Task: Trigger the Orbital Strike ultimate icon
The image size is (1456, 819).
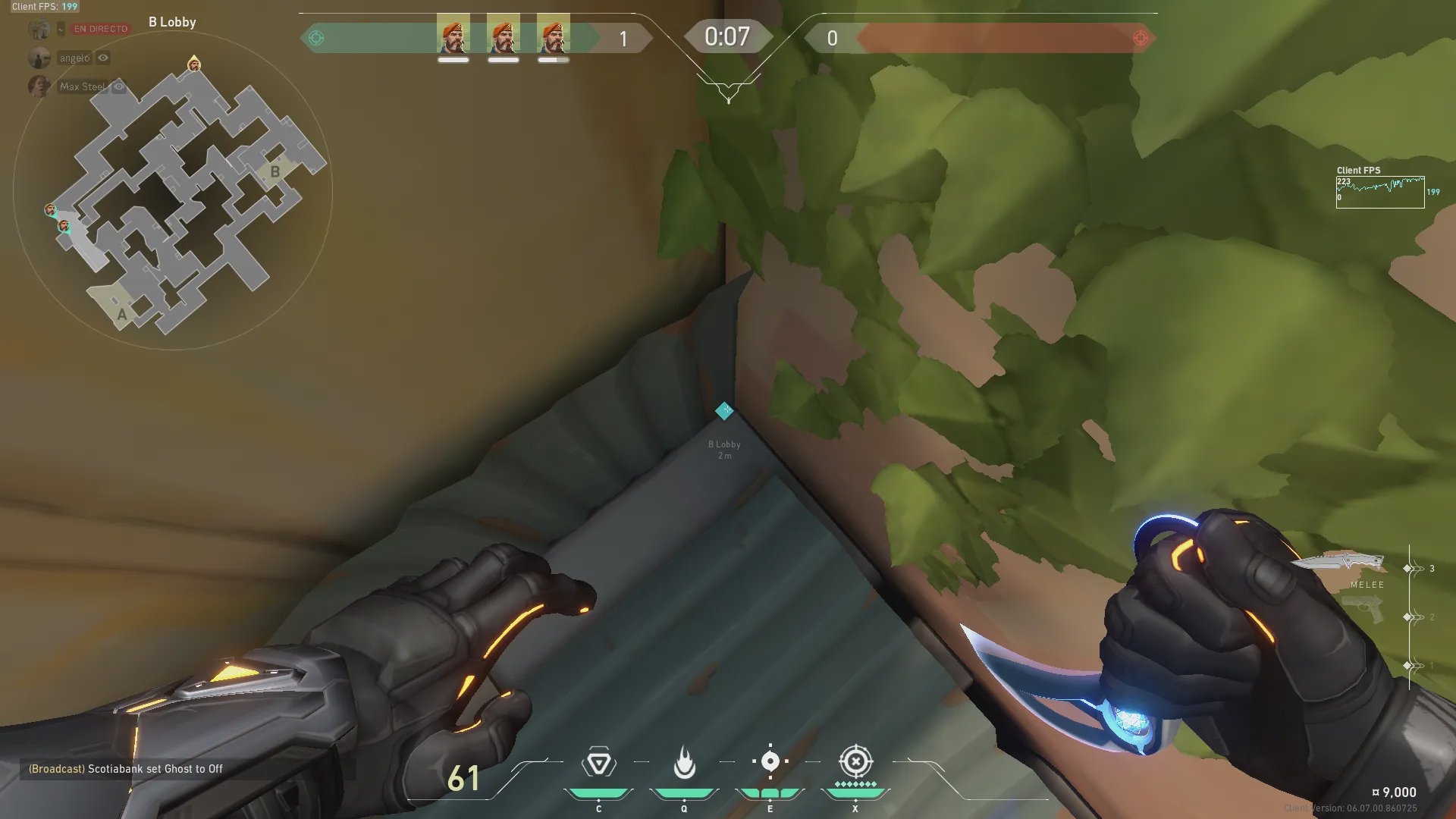Action: click(855, 761)
